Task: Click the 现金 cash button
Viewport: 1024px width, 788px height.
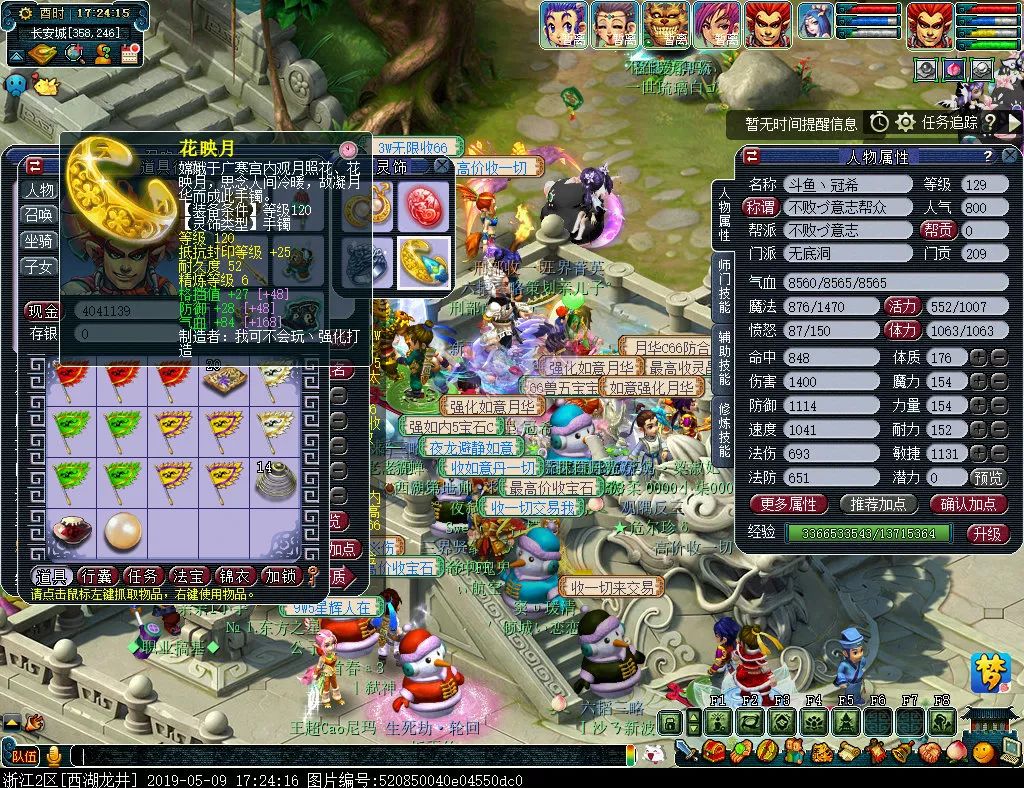Action: click(x=43, y=311)
